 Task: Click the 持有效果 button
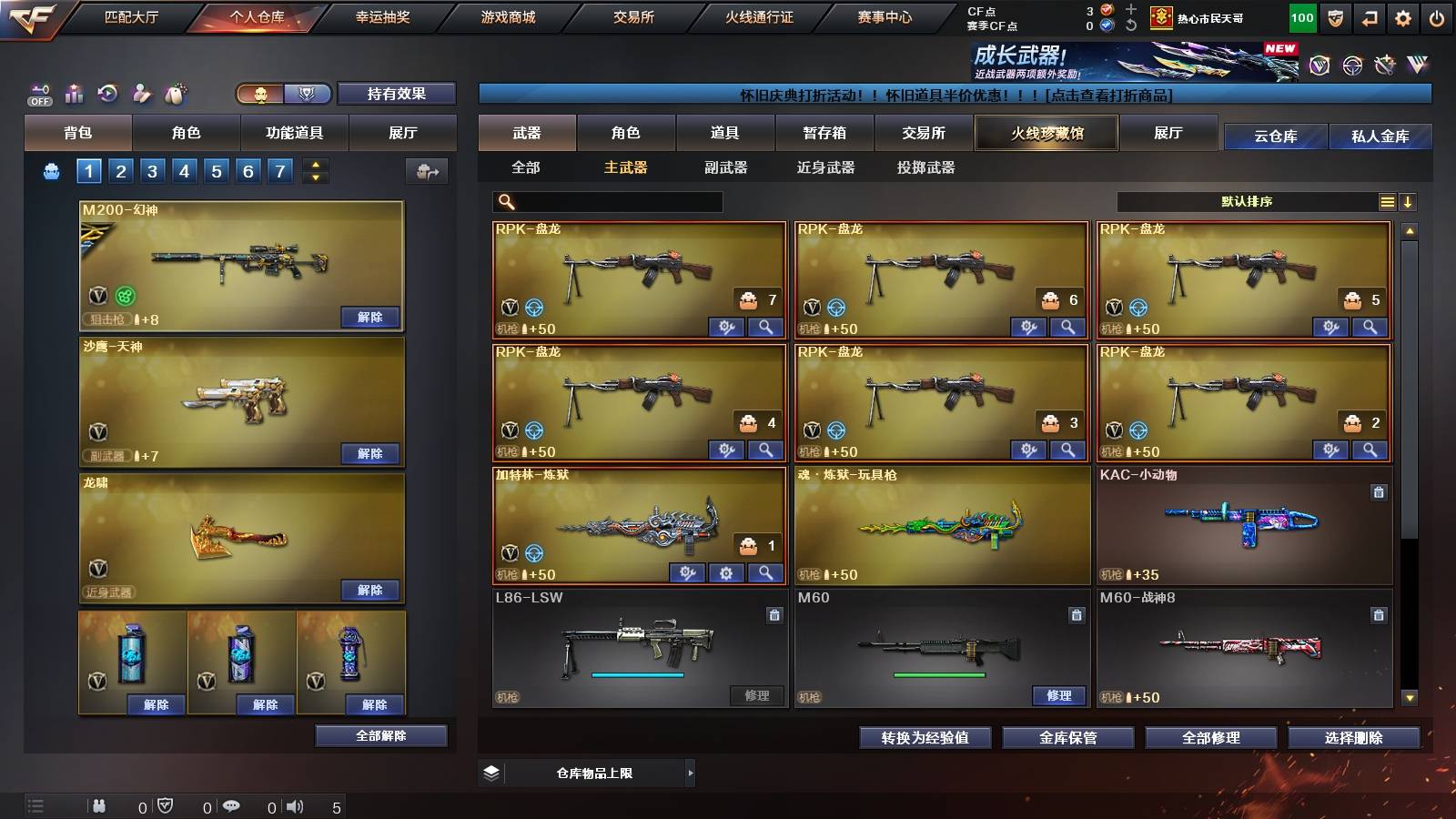(397, 94)
